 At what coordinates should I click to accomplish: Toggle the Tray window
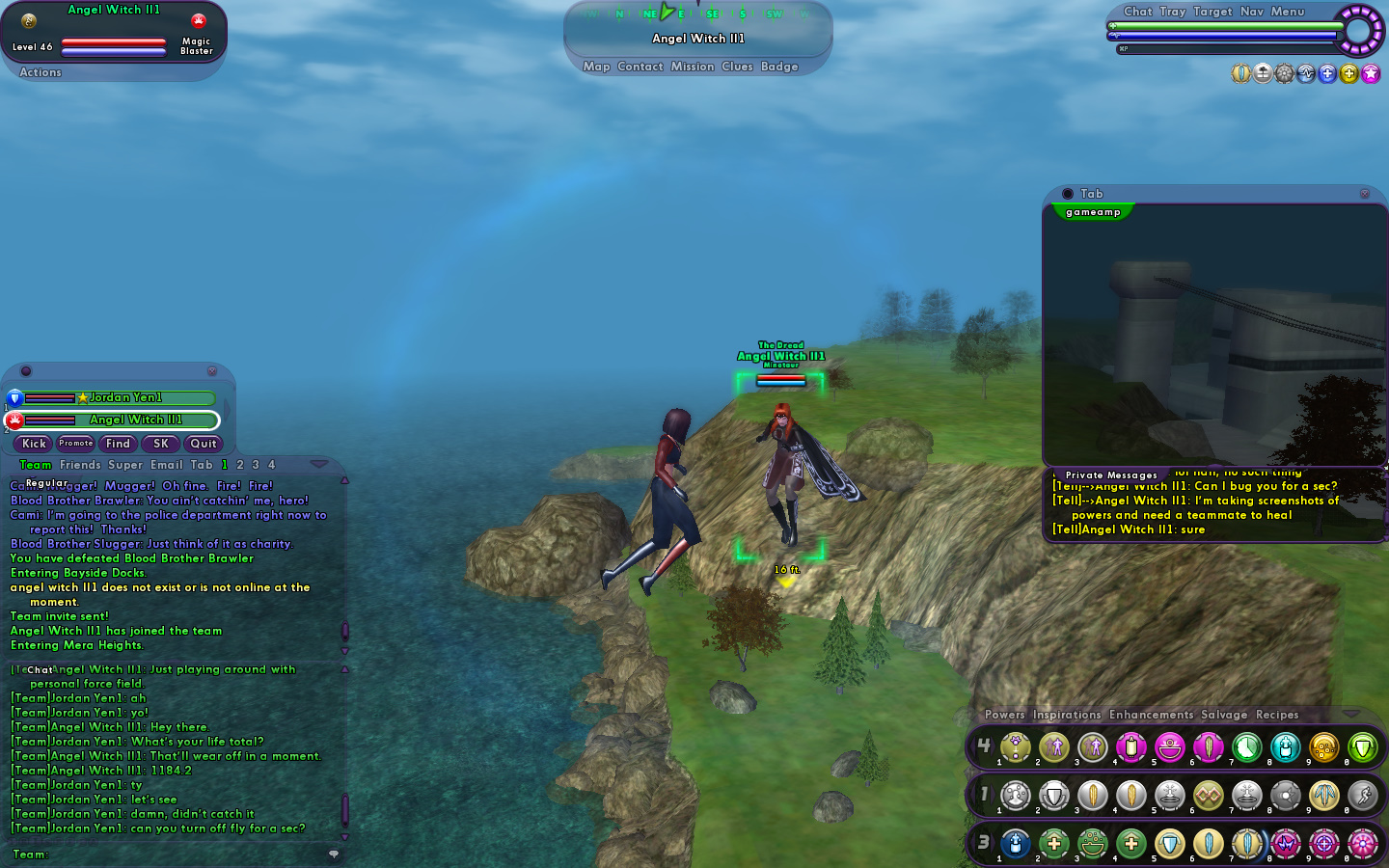tap(1172, 12)
